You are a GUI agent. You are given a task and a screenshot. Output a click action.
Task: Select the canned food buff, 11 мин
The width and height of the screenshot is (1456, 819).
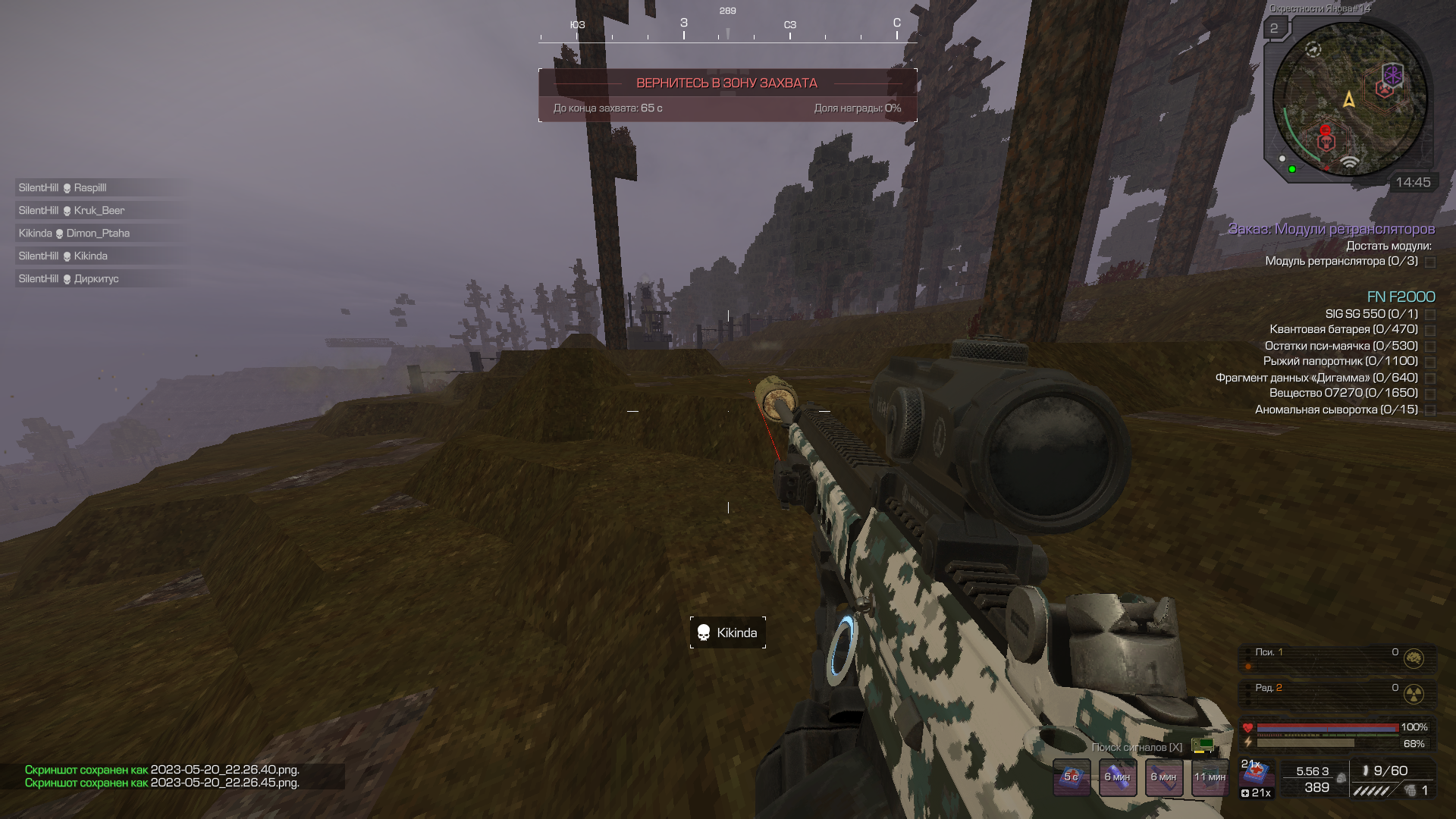point(1210,777)
